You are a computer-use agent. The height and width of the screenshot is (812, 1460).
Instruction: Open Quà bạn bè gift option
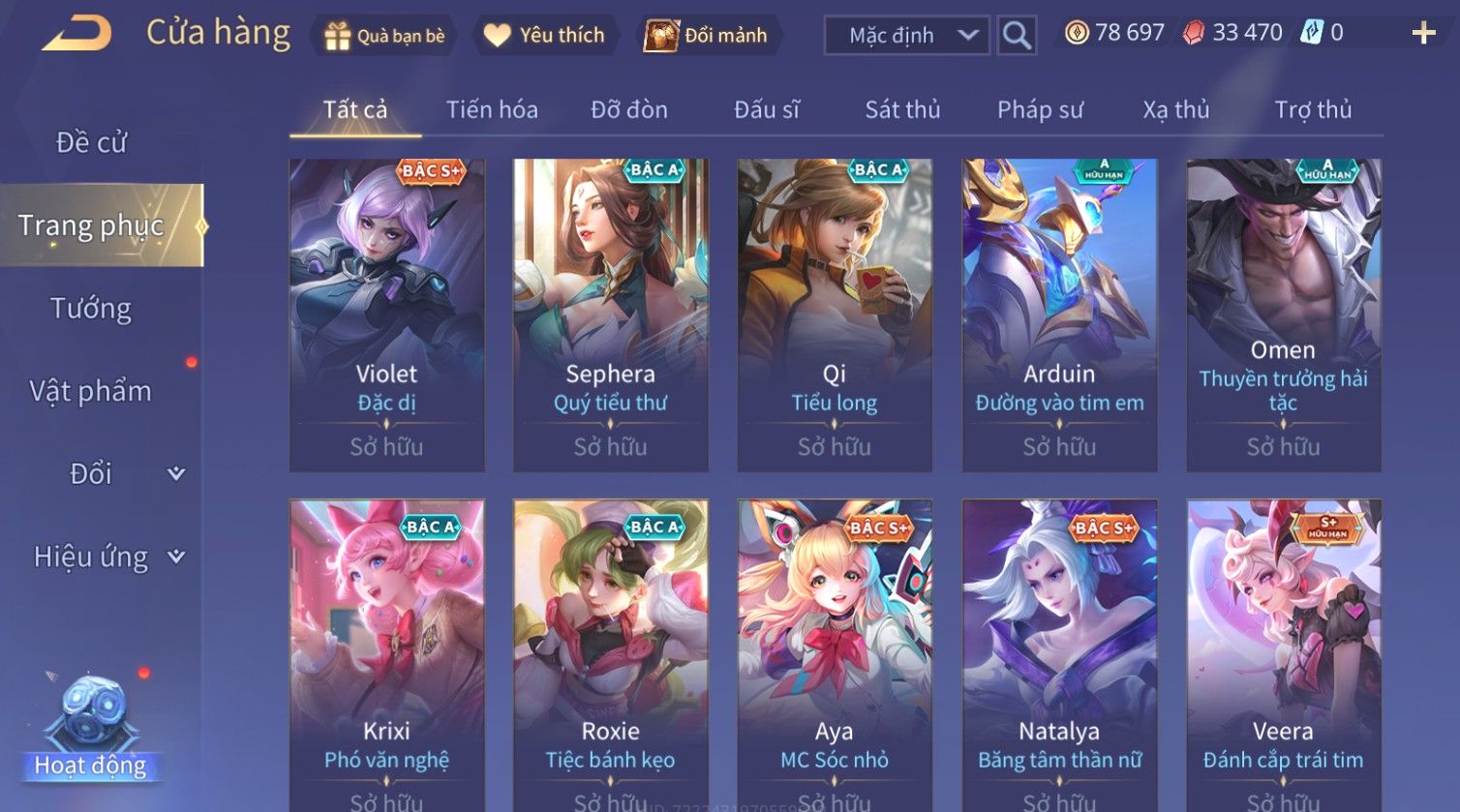point(385,36)
